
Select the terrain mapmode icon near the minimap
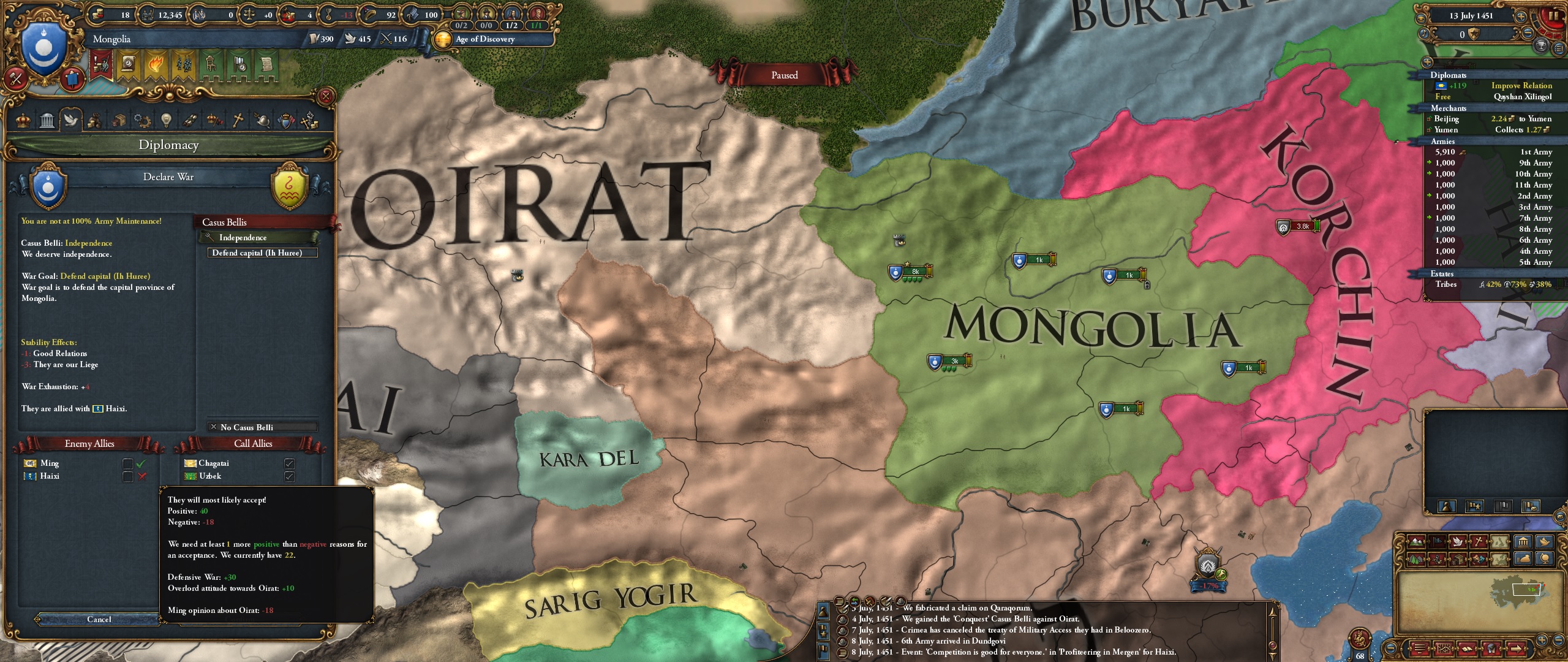(x=1417, y=542)
